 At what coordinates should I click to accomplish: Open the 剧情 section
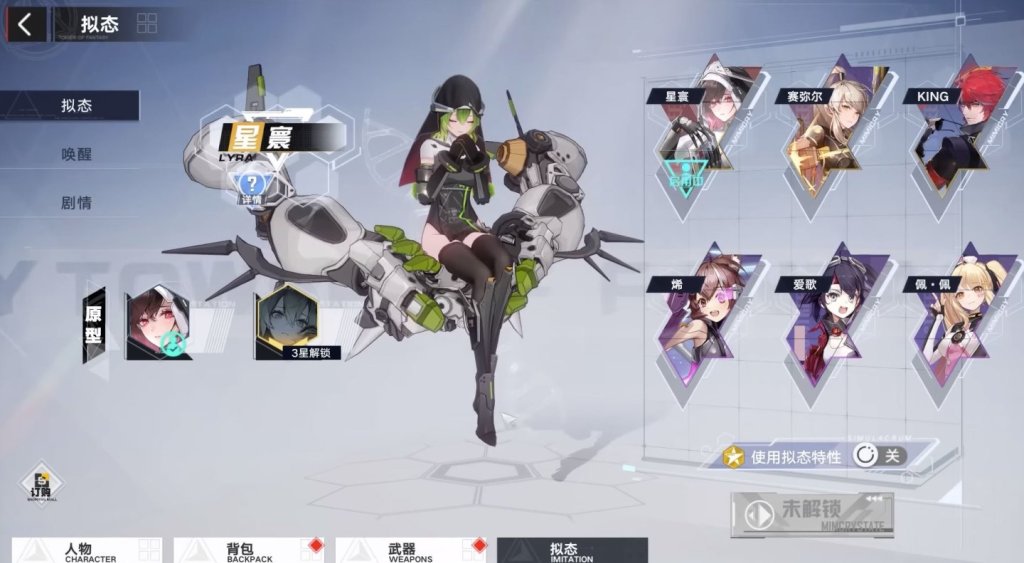[76, 203]
